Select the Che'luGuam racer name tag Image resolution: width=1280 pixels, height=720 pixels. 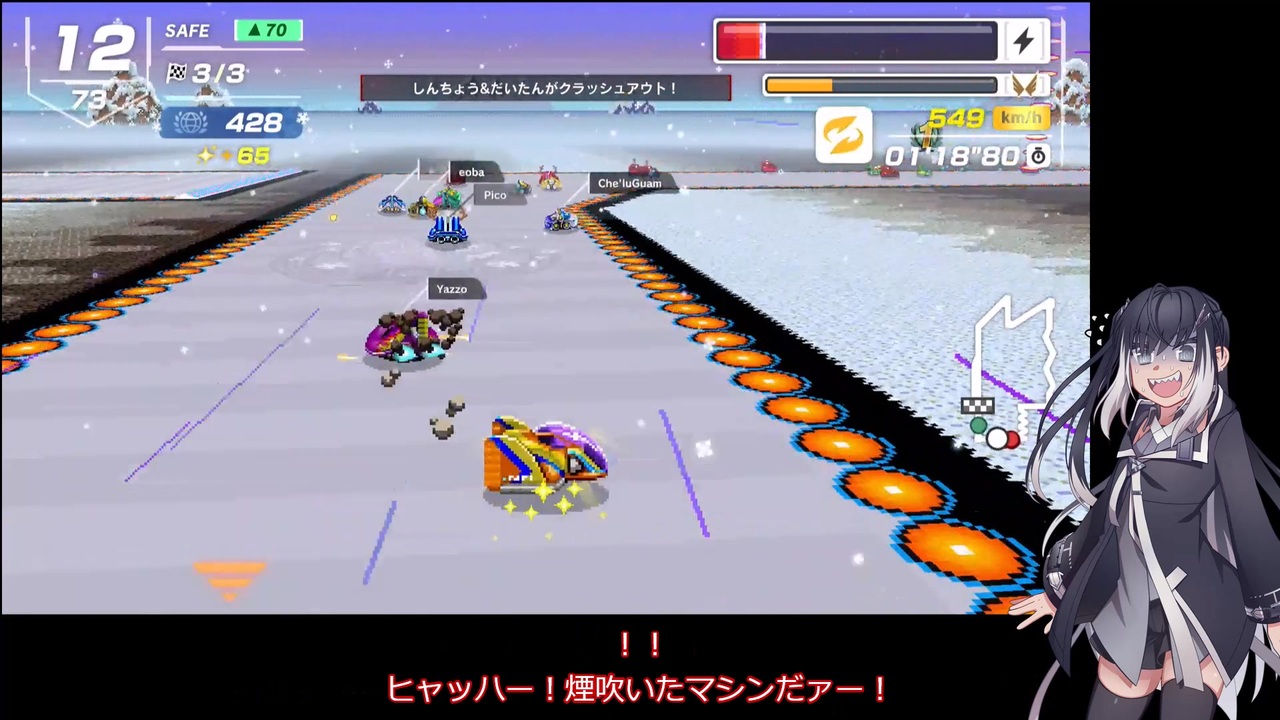tap(629, 183)
